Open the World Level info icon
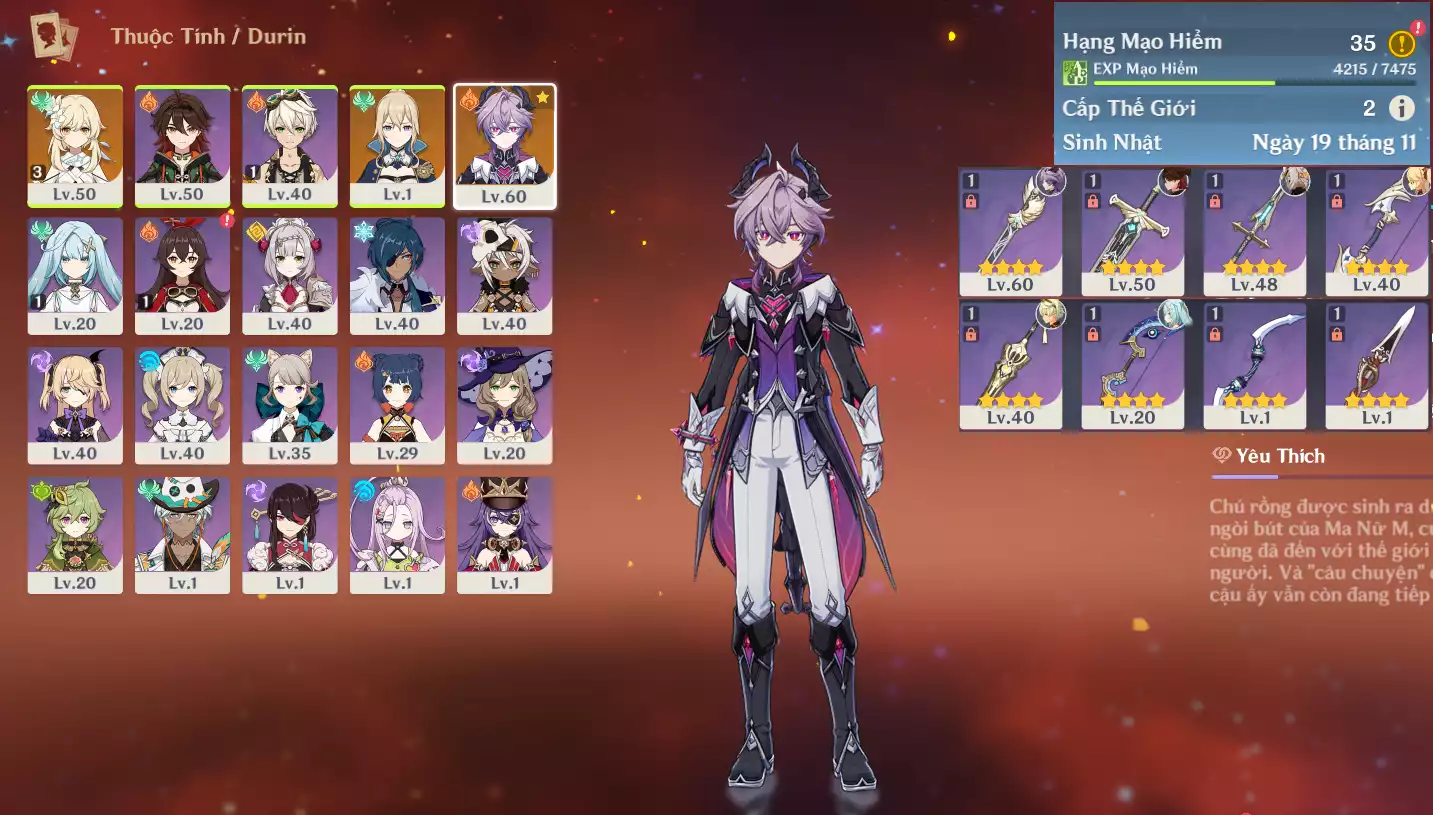1433x815 pixels. [1402, 108]
